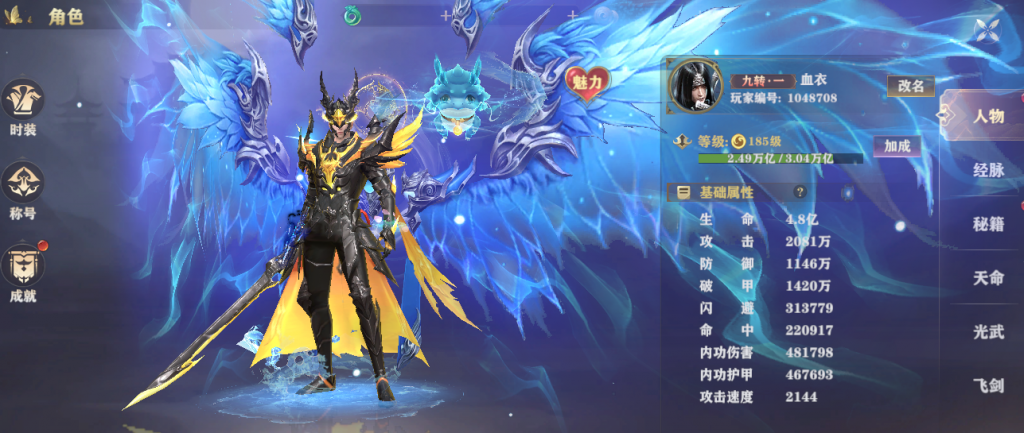Switch to the 秘籍 tab
Image resolution: width=1024 pixels, height=433 pixels.
click(988, 223)
